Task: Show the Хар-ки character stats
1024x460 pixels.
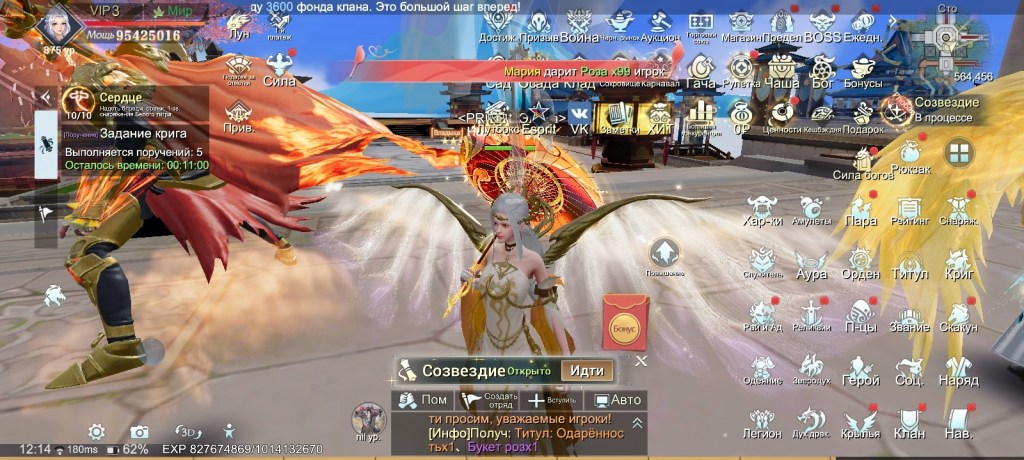Action: tap(762, 210)
